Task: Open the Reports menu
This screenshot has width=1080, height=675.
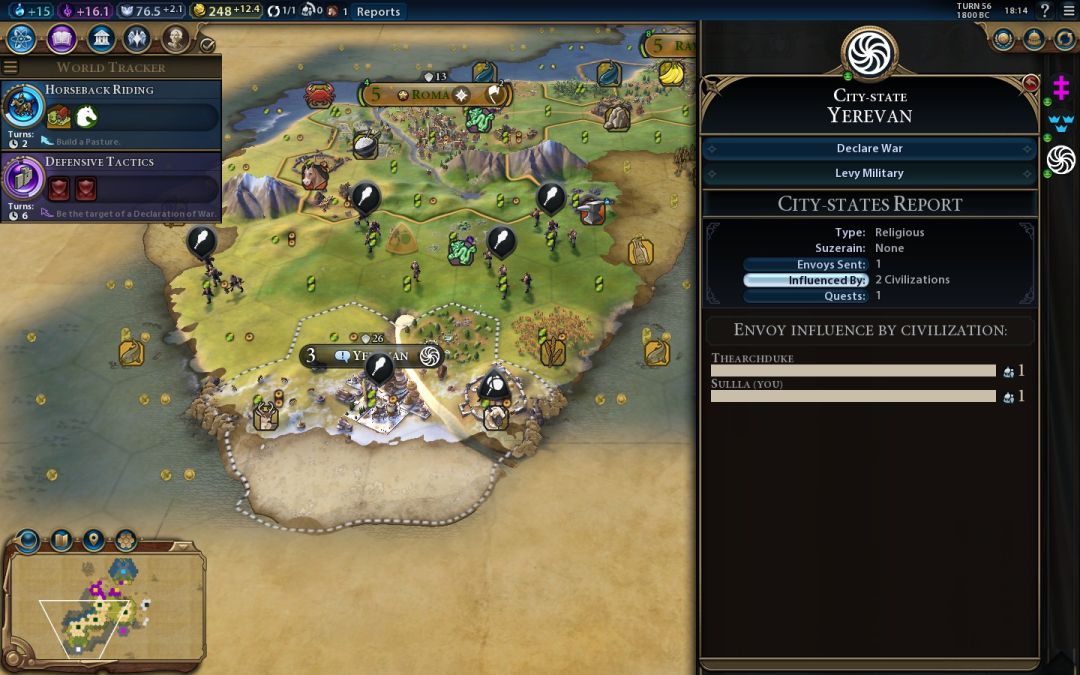Action: click(x=378, y=12)
